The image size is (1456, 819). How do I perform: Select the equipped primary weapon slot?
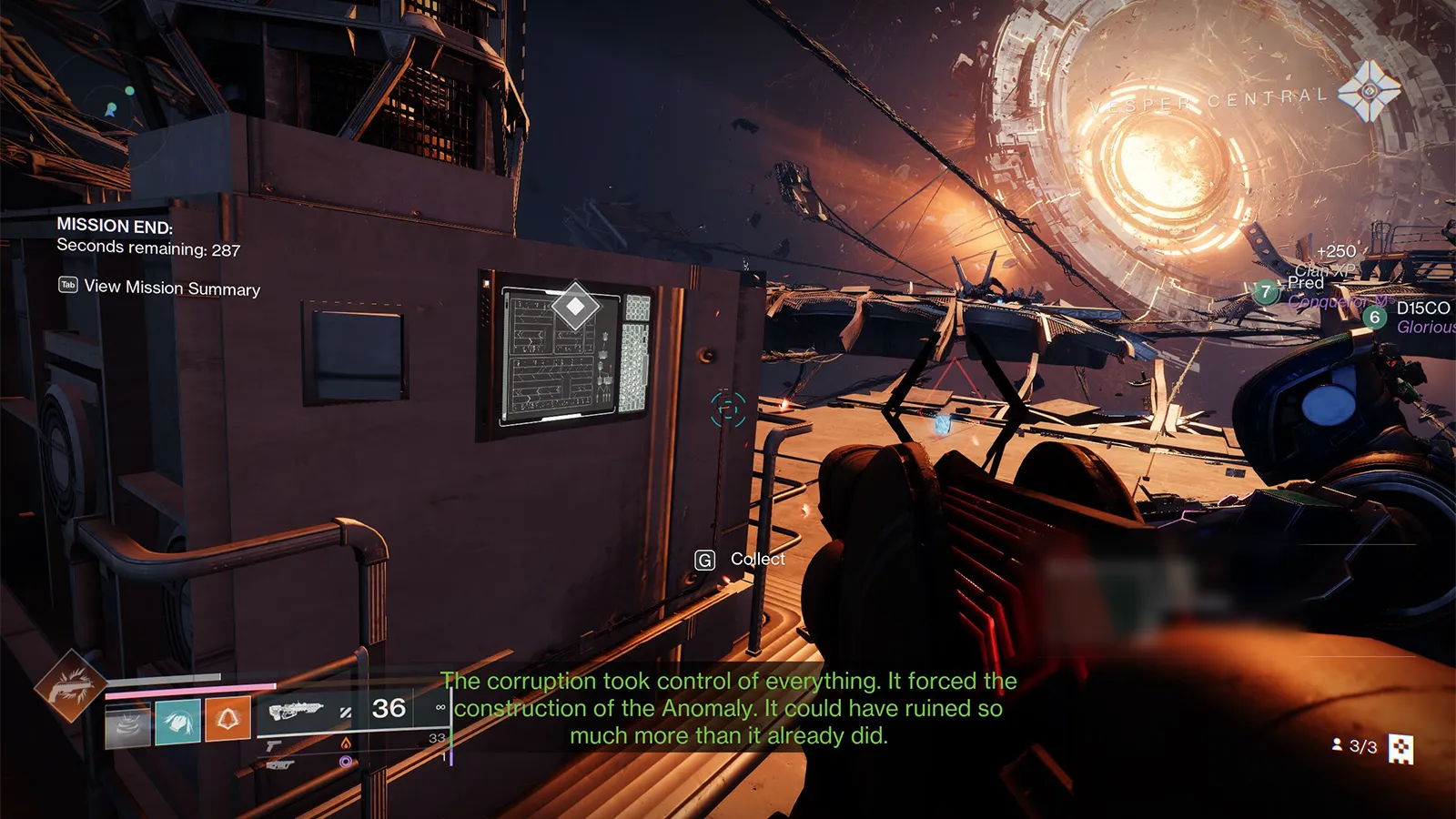coord(297,710)
